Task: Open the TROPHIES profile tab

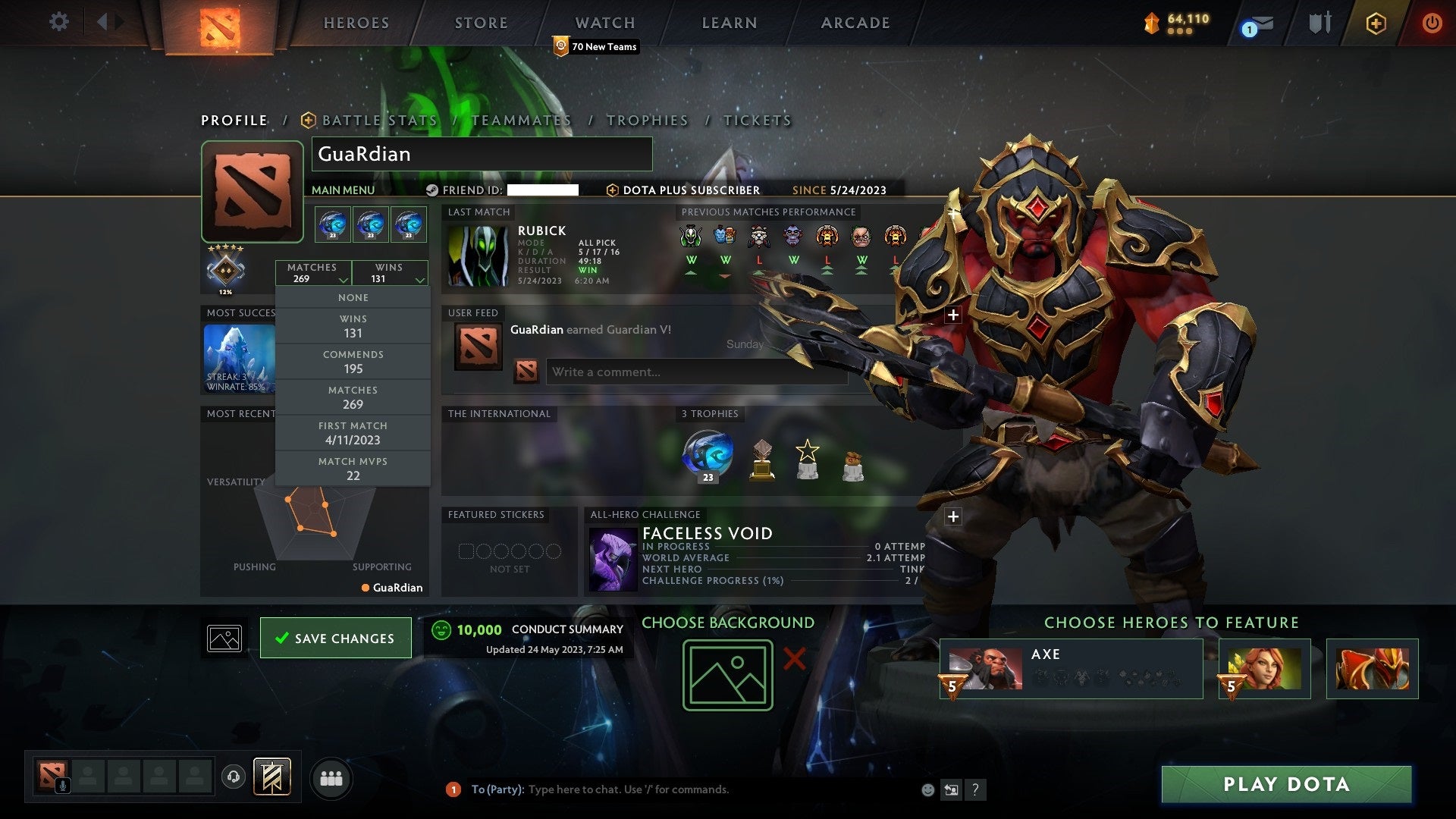Action: (x=647, y=120)
